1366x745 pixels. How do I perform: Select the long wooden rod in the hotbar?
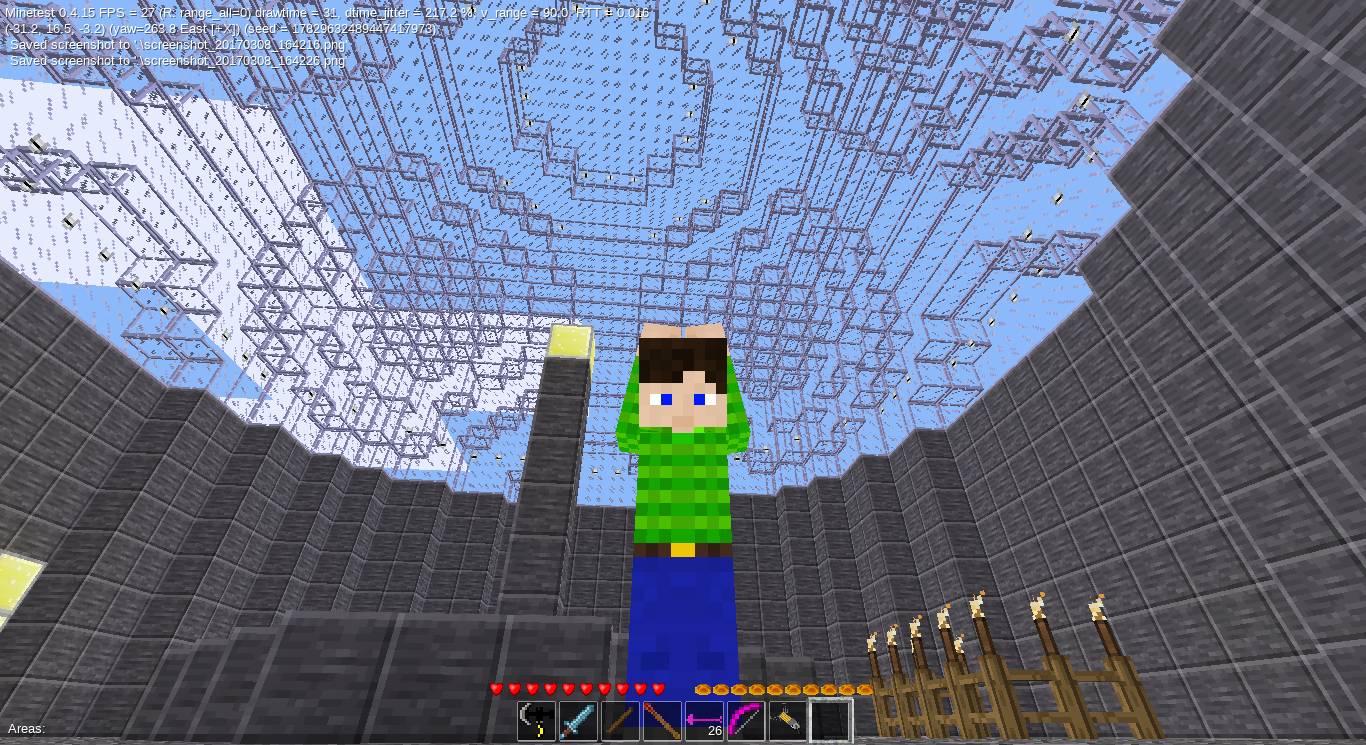click(x=661, y=718)
